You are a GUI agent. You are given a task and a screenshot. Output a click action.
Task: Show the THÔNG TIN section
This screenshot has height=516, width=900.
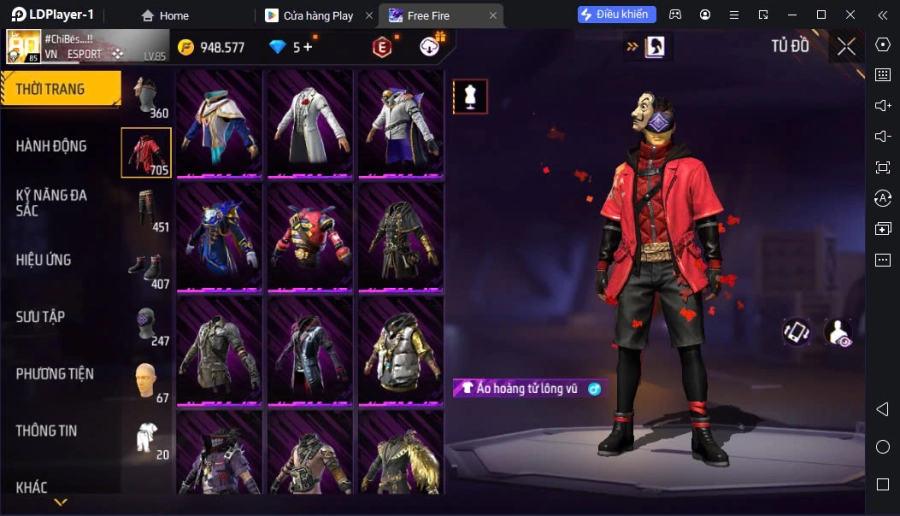(47, 431)
